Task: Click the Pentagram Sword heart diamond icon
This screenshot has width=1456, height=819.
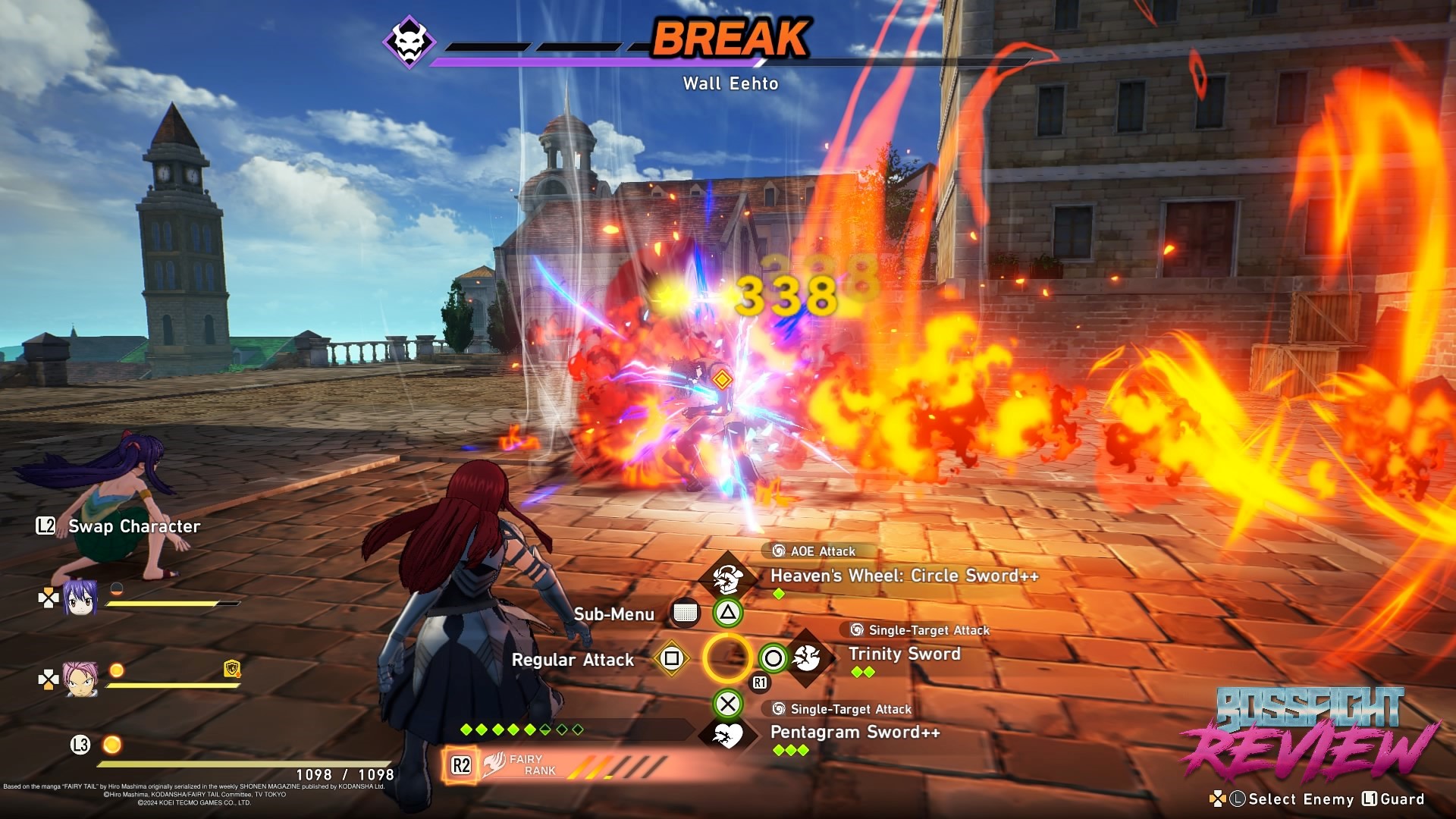Action: (x=727, y=735)
